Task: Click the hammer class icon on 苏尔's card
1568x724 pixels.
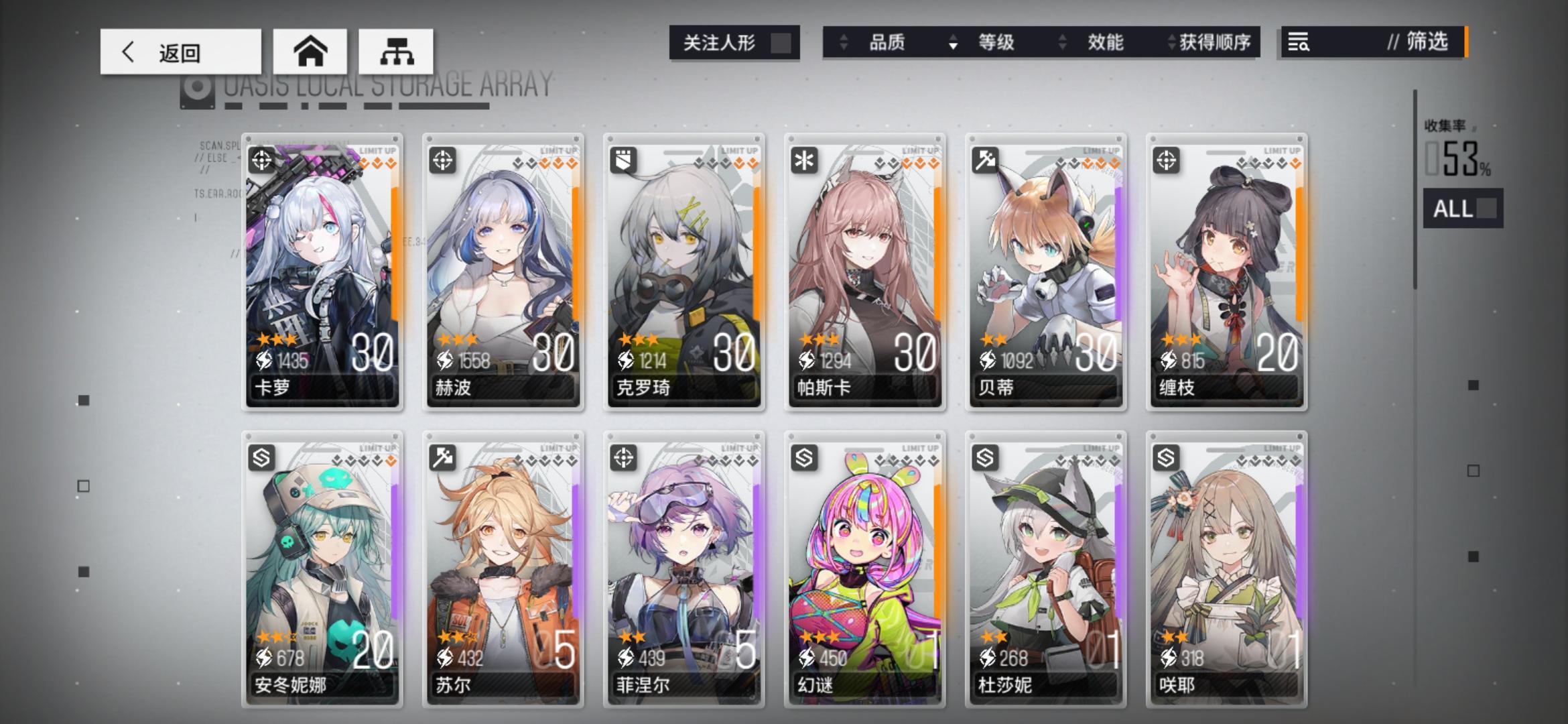Action: (x=443, y=459)
